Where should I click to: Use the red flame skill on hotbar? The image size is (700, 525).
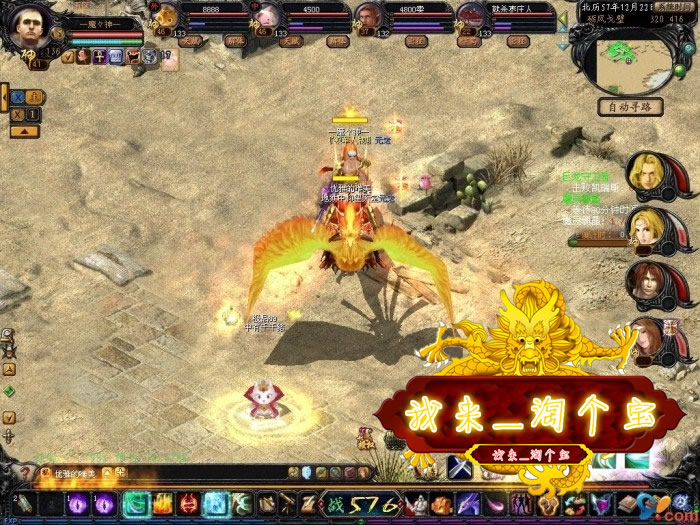click(162, 503)
